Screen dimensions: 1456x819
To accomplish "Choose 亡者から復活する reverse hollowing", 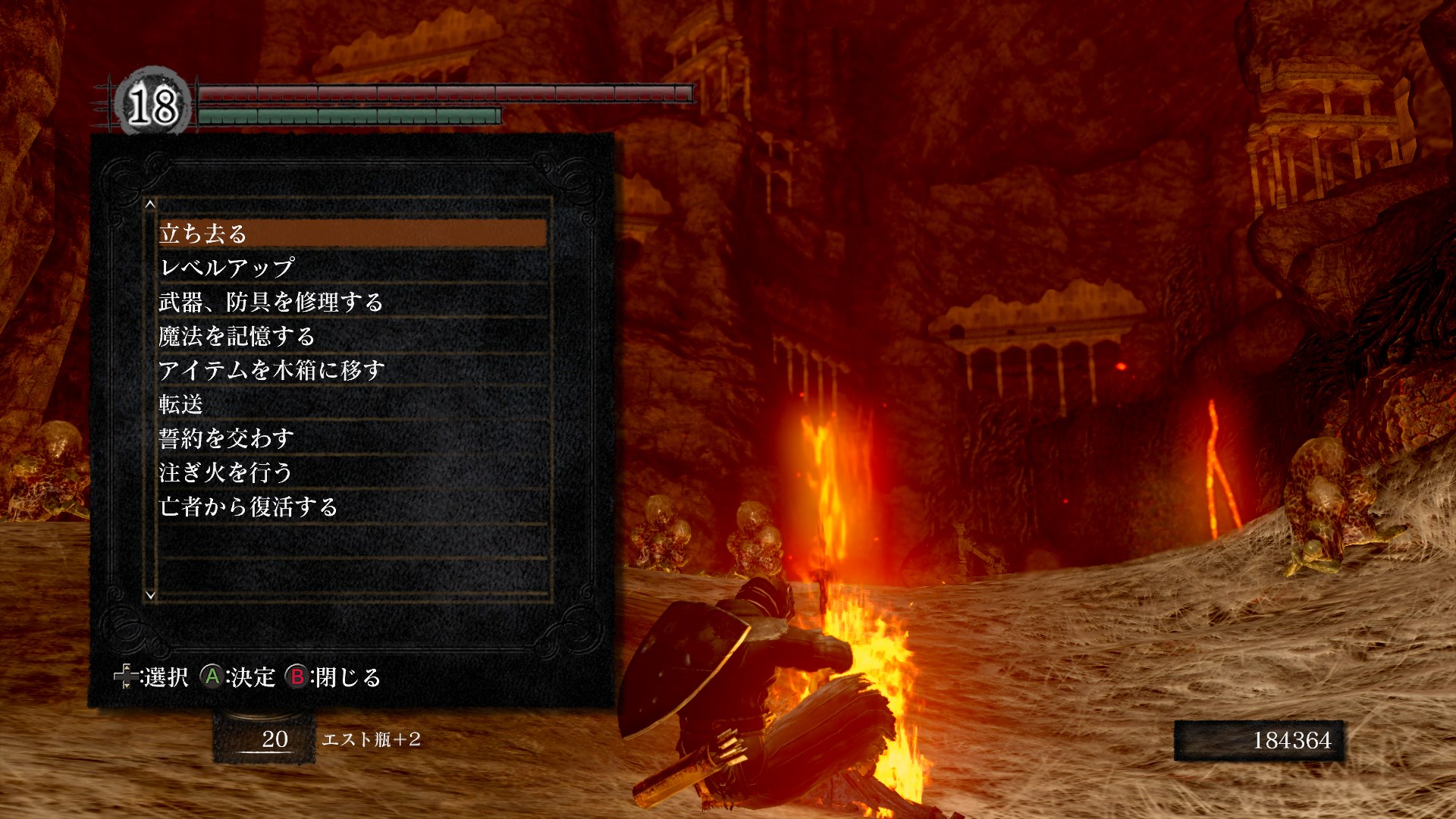I will pyautogui.click(x=353, y=507).
